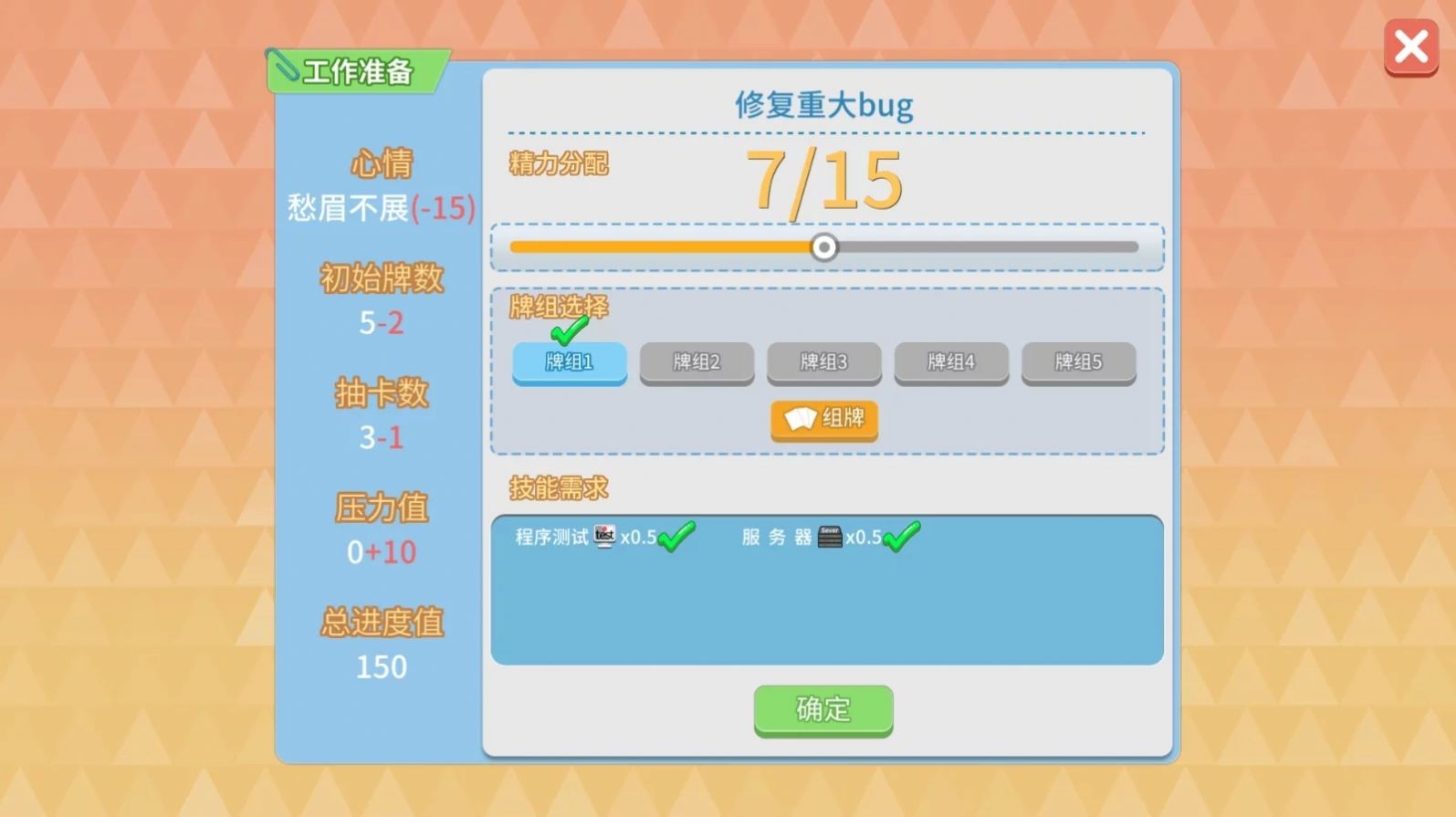Click the 精力分配 section label
The height and width of the screenshot is (817, 1456).
pyautogui.click(x=559, y=164)
